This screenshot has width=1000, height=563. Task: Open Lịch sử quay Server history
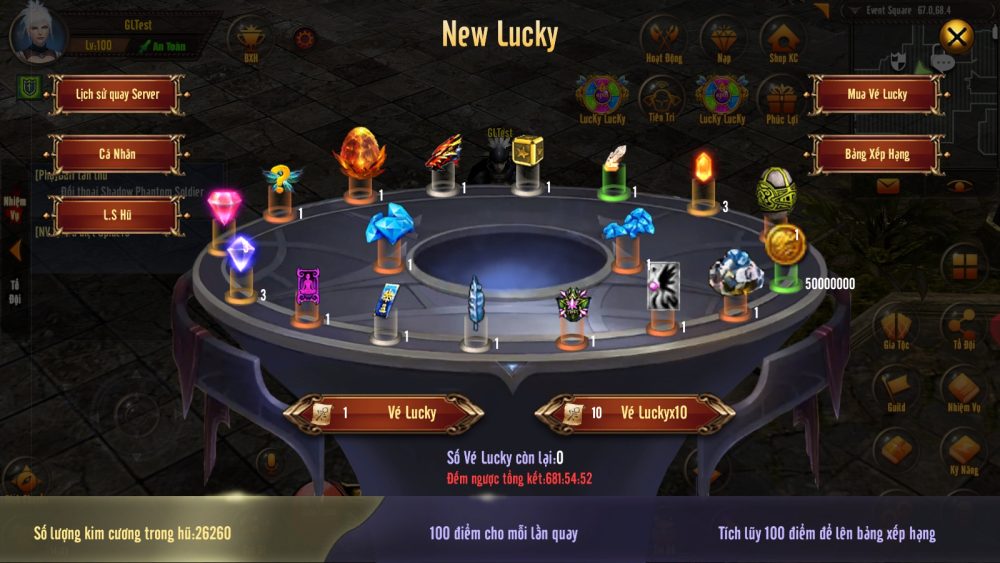117,95
